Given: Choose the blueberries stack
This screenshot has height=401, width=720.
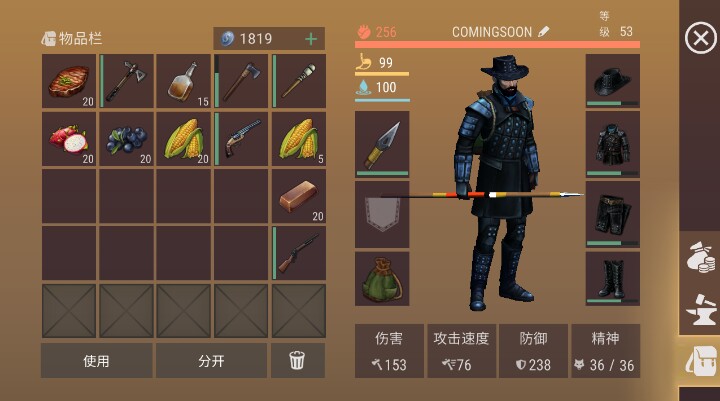Looking at the screenshot, I should click(126, 139).
